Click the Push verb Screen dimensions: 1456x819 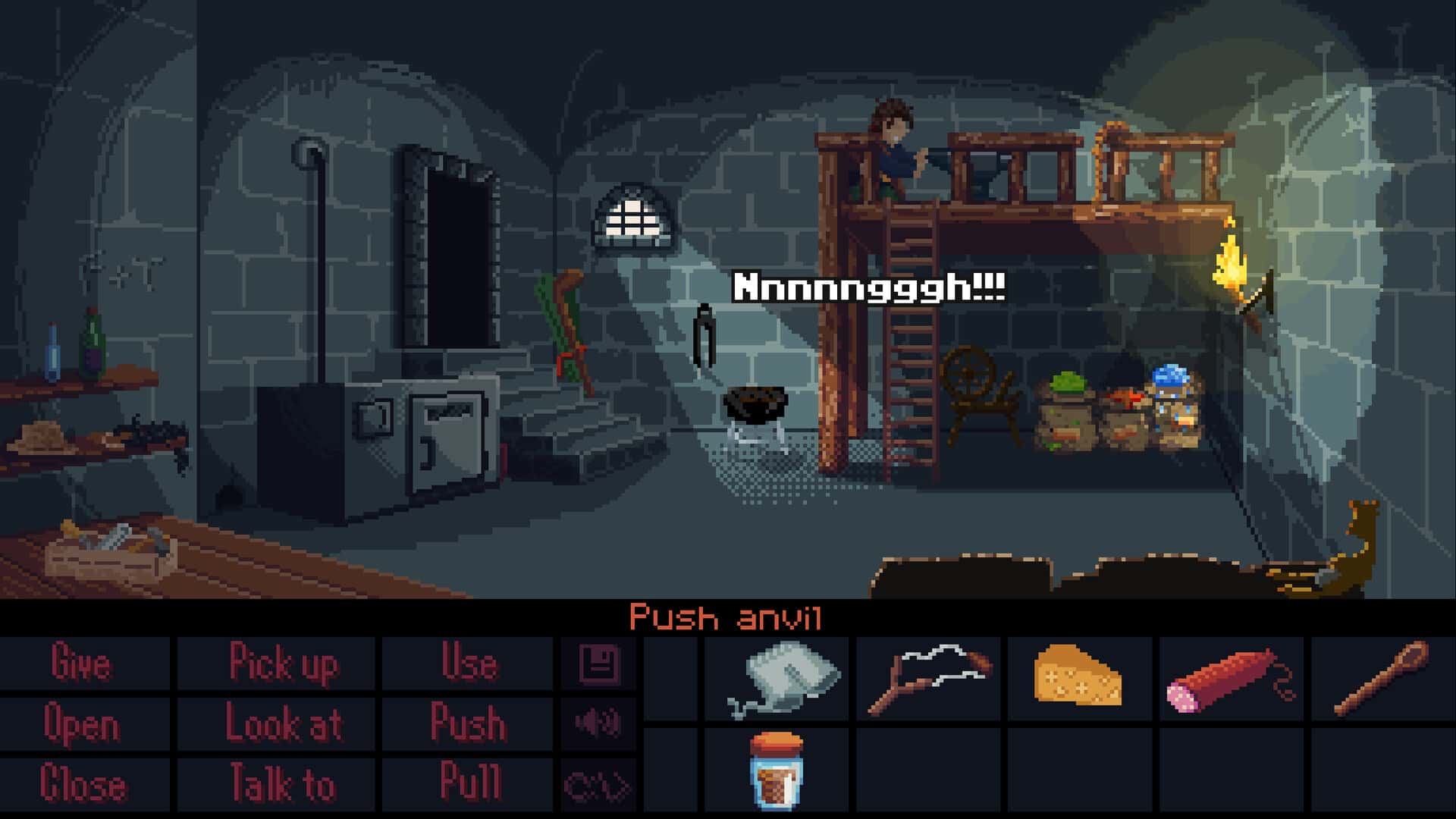pyautogui.click(x=468, y=723)
